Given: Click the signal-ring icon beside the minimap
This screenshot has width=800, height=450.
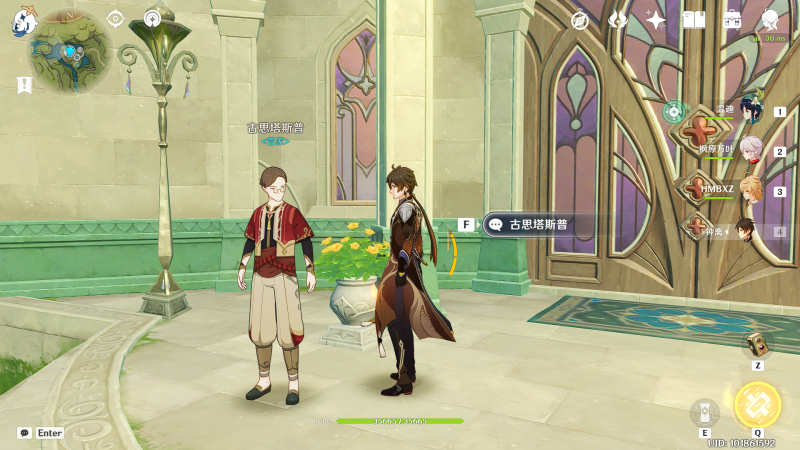Looking at the screenshot, I should pyautogui.click(x=153, y=18).
